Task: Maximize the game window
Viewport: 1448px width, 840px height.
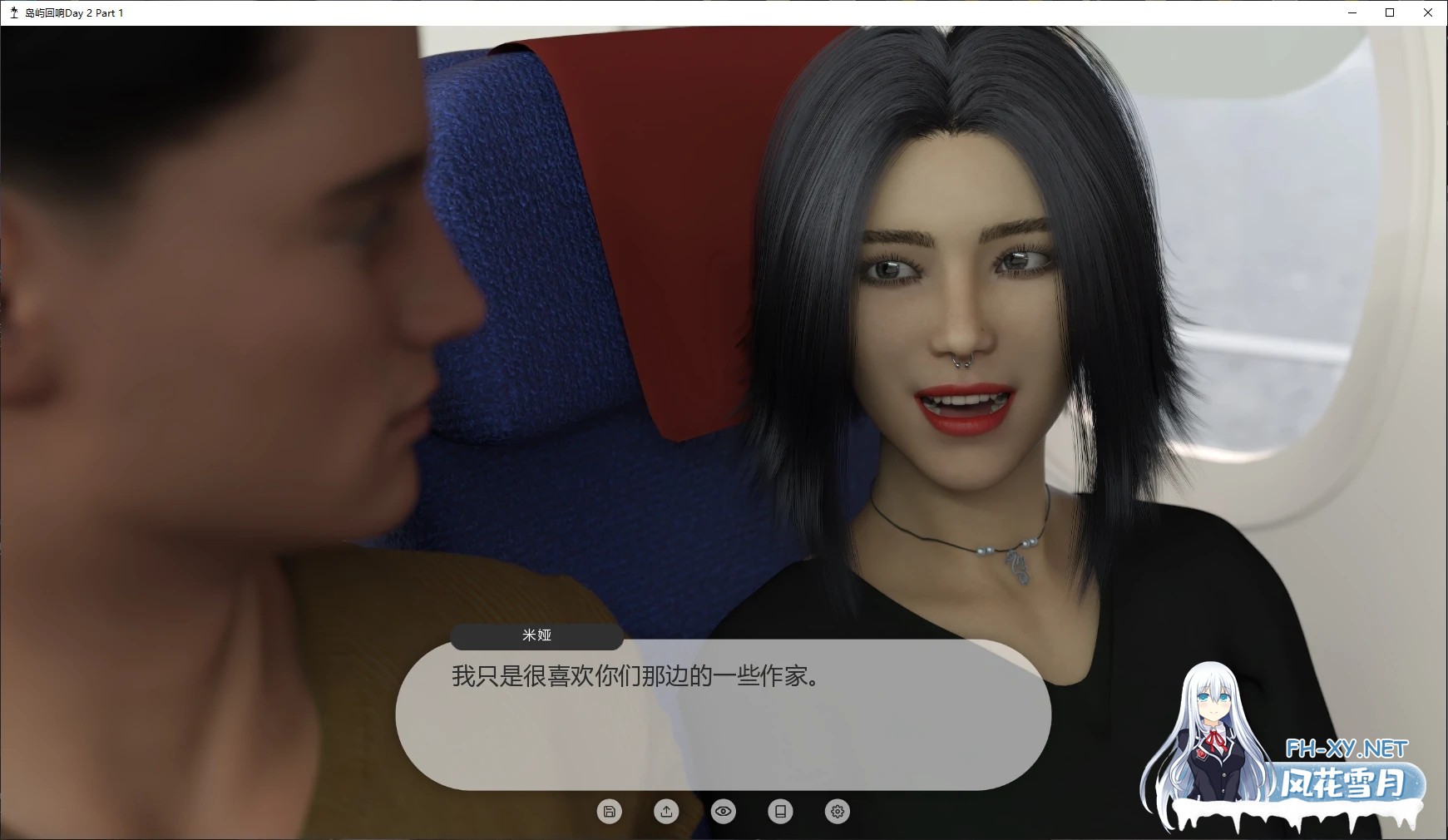Action: 1389,12
